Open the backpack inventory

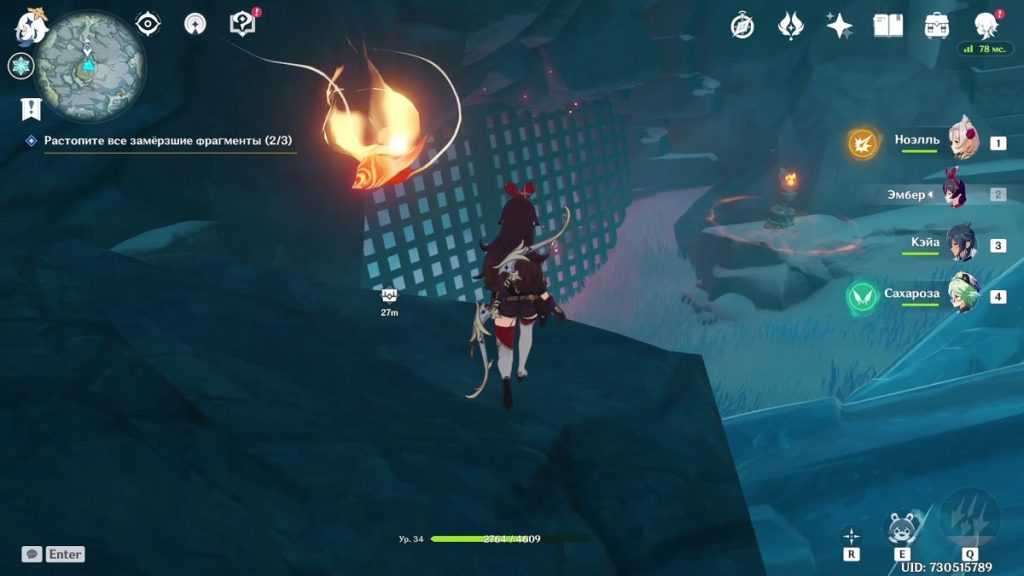point(937,26)
